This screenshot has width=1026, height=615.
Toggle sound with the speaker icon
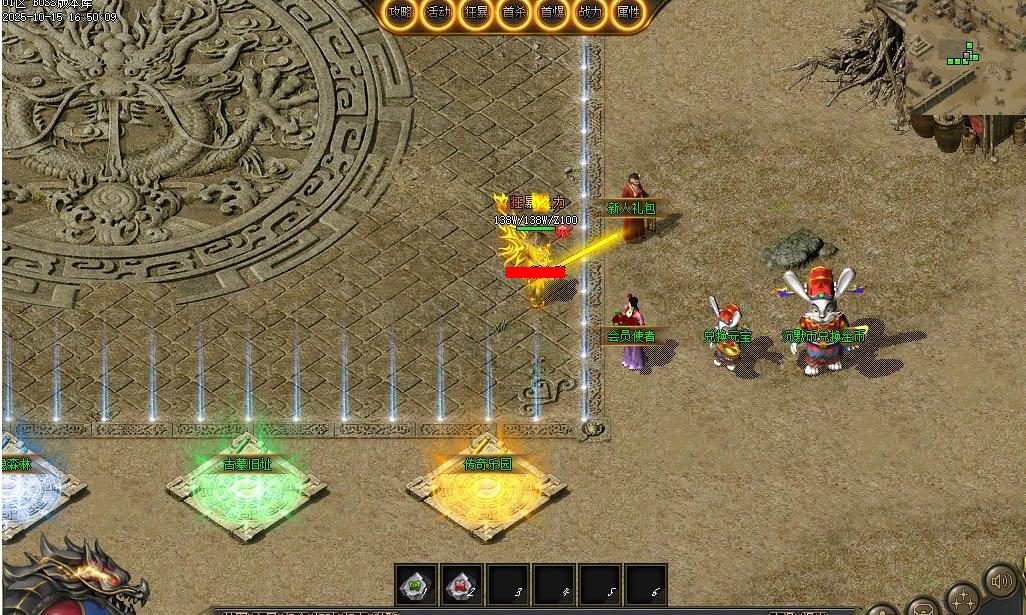click(1001, 581)
